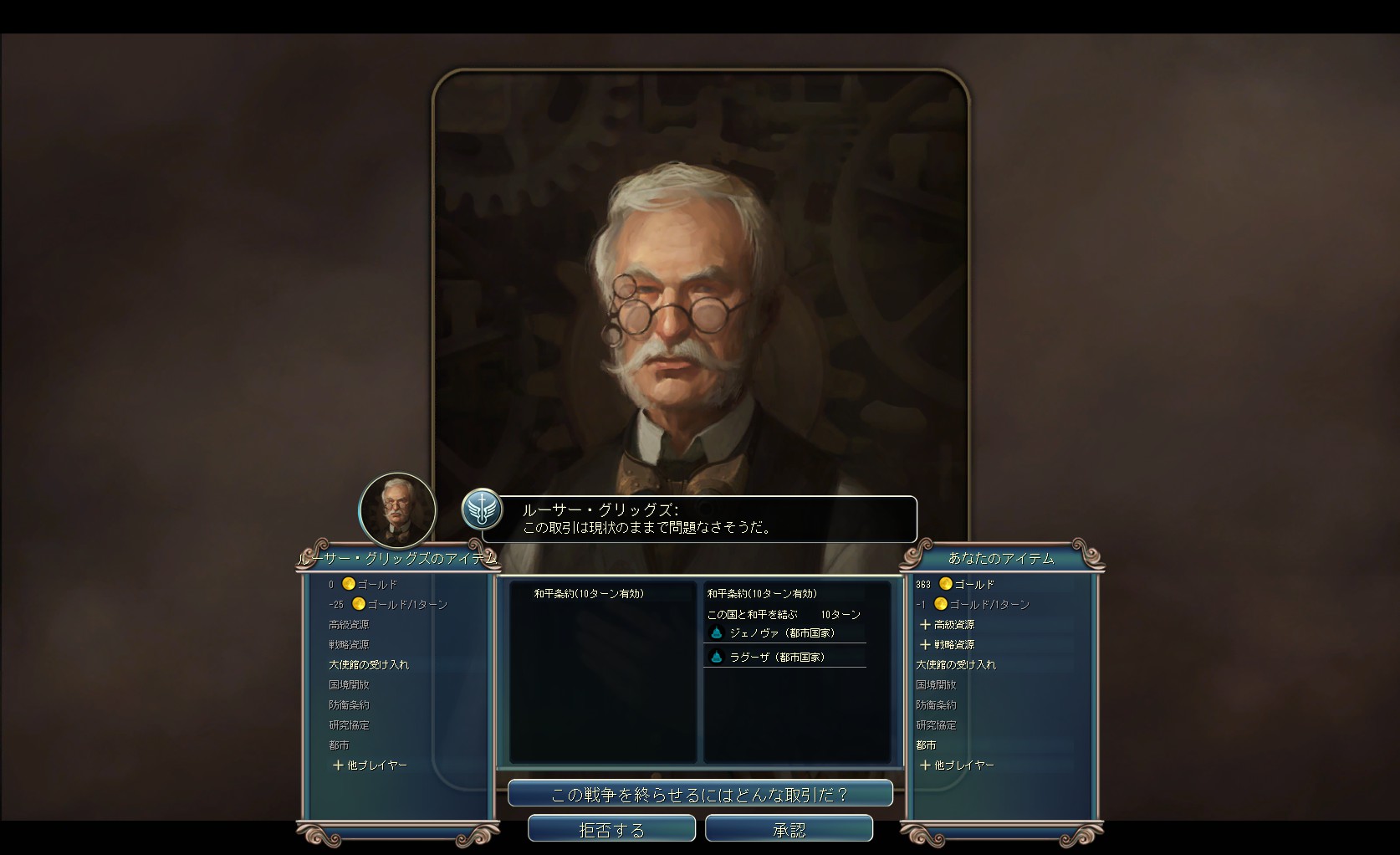The width and height of the screenshot is (1400, 855).
Task: Click この戦争を終わらせるにはどんな取引だ？ bar
Action: pyautogui.click(x=701, y=792)
